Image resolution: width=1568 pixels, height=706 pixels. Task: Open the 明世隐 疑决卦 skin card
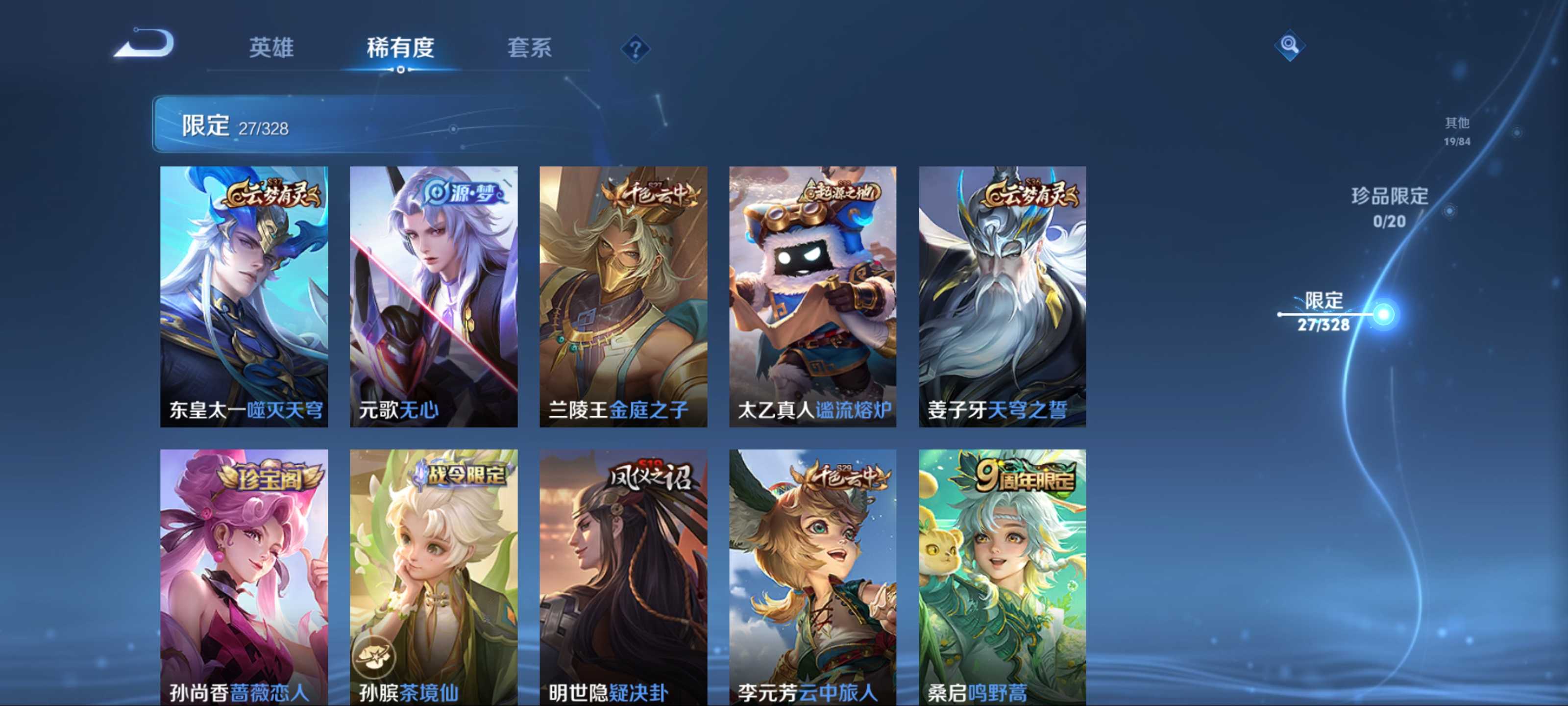click(x=623, y=576)
